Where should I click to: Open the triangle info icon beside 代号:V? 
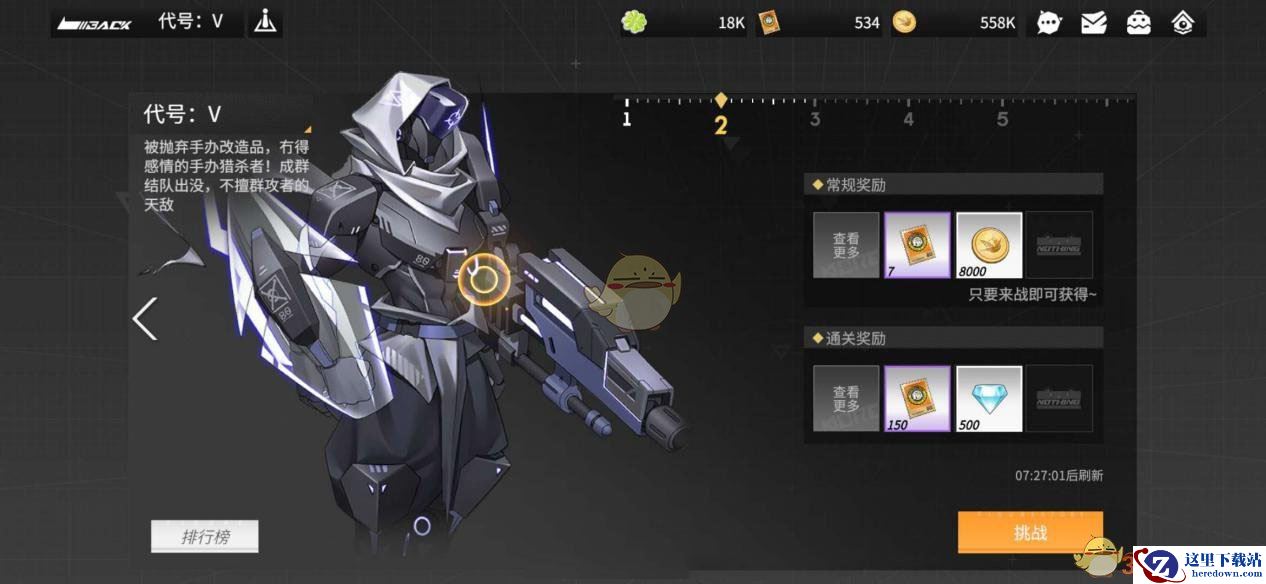point(265,21)
